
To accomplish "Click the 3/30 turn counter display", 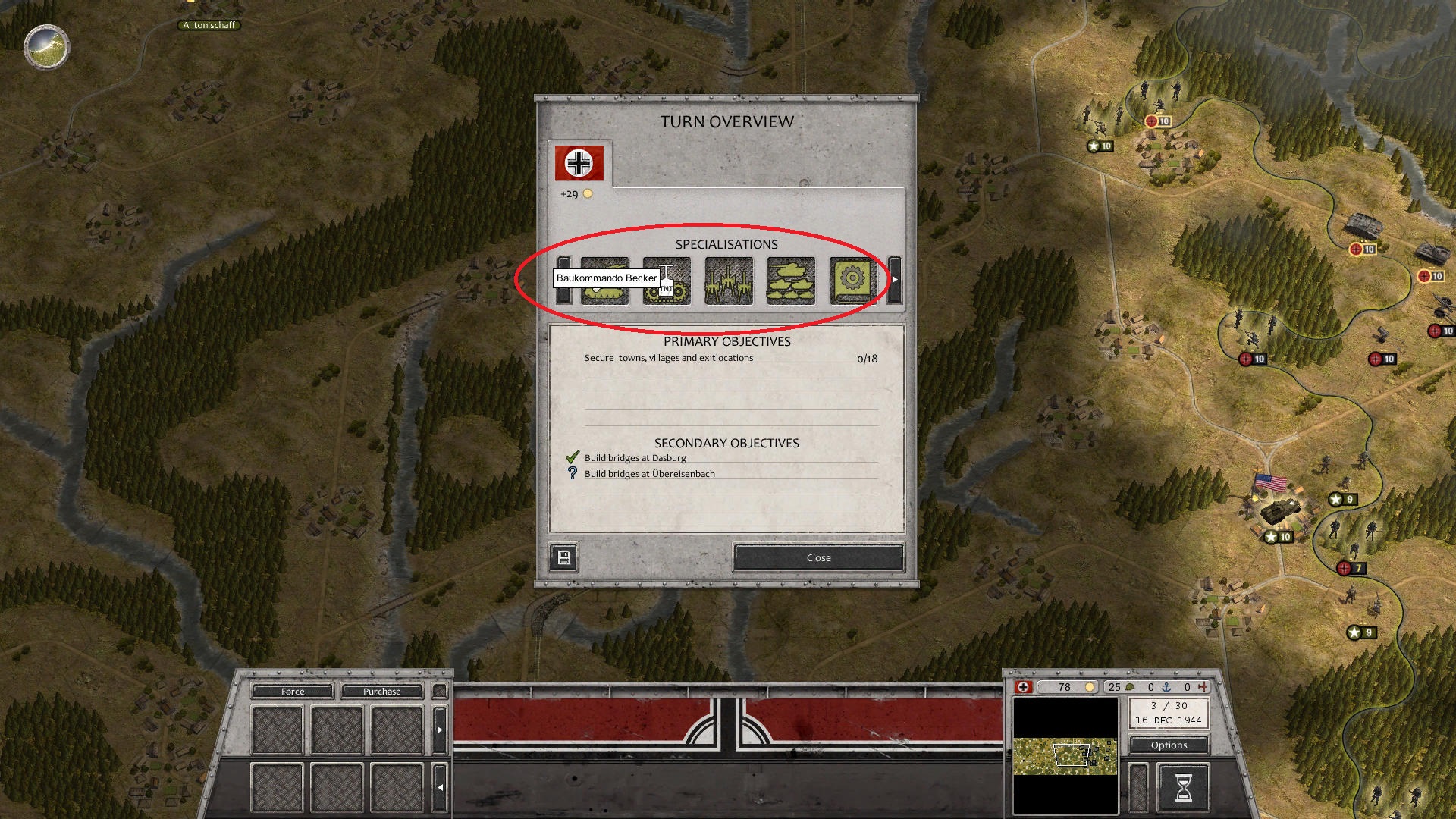I will [x=1169, y=711].
